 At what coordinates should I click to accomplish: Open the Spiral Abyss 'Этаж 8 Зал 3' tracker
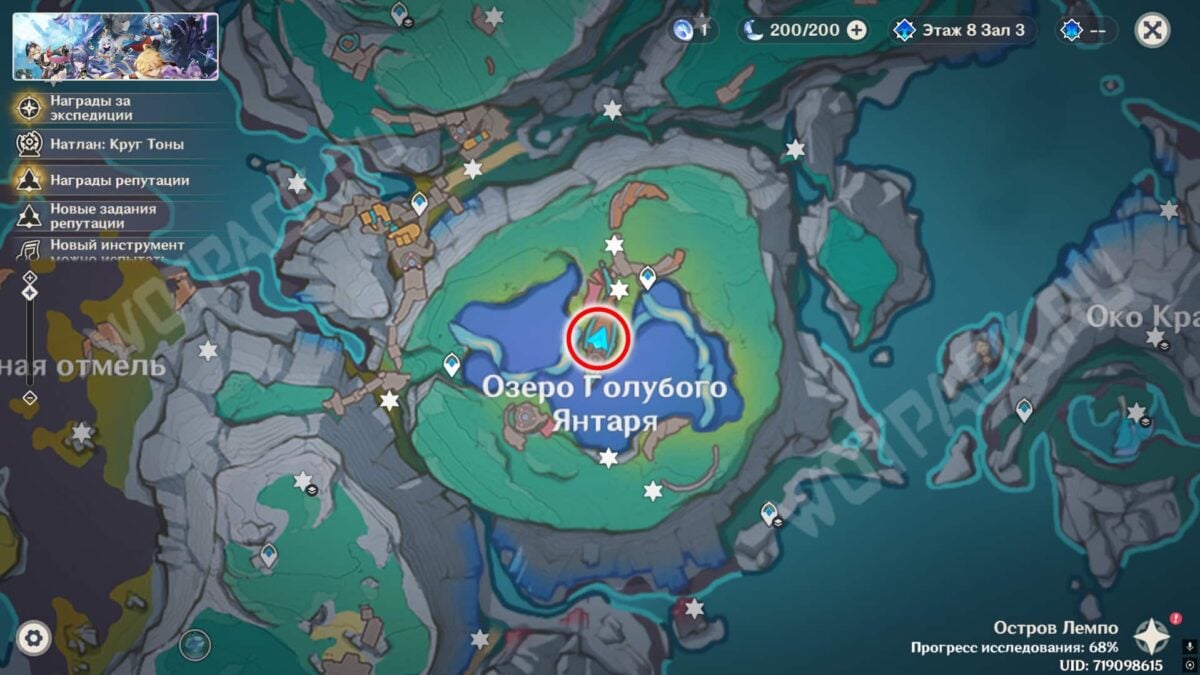(960, 30)
